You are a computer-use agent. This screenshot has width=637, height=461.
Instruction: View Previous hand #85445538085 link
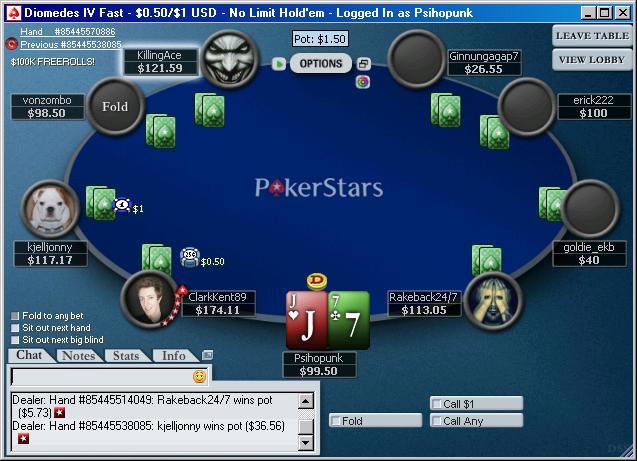point(70,45)
